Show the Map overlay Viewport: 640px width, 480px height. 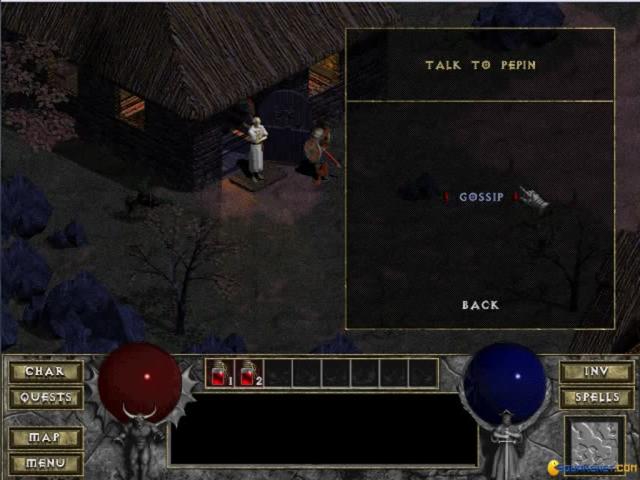coord(45,438)
